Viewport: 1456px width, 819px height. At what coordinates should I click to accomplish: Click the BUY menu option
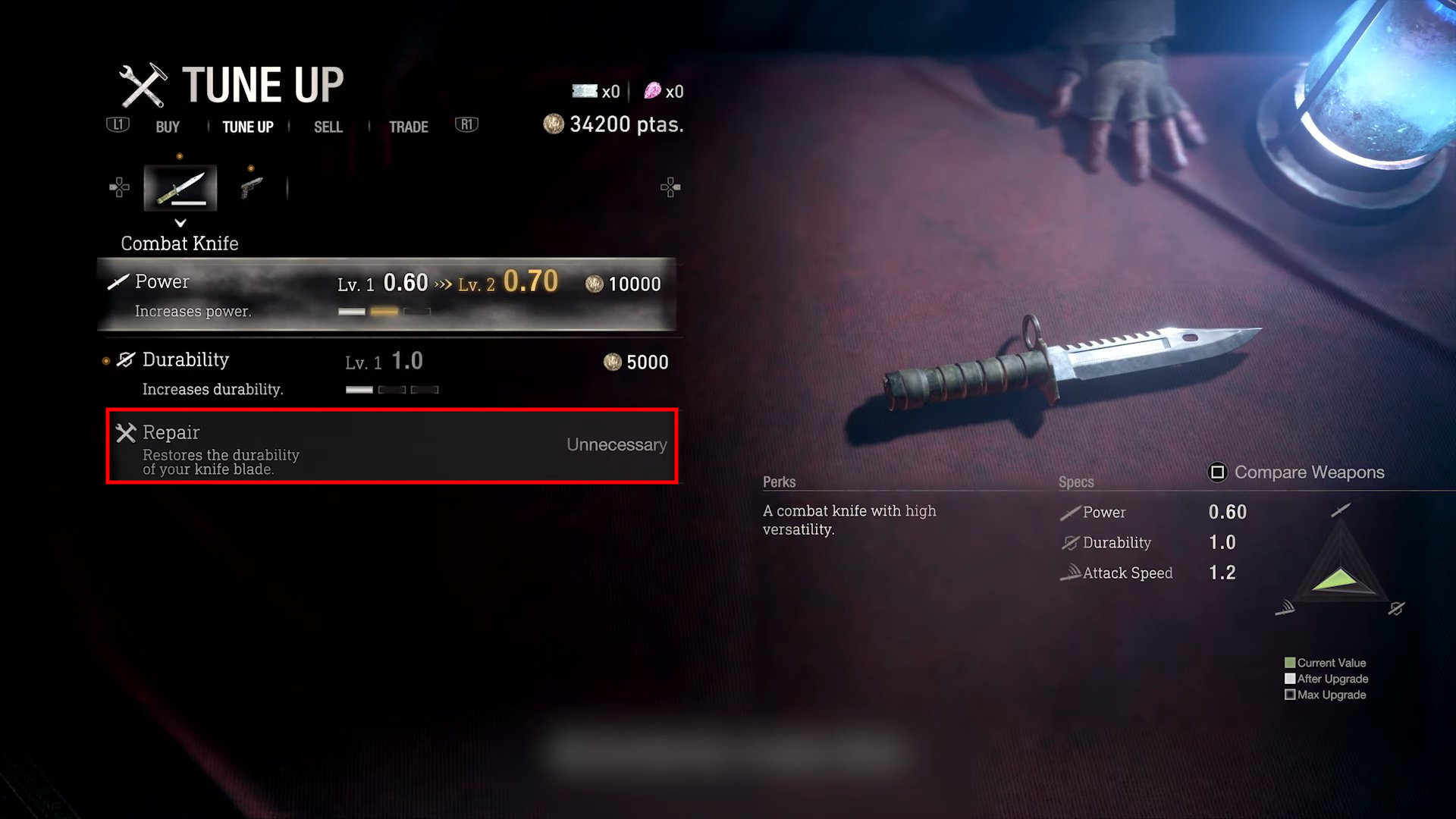167,127
